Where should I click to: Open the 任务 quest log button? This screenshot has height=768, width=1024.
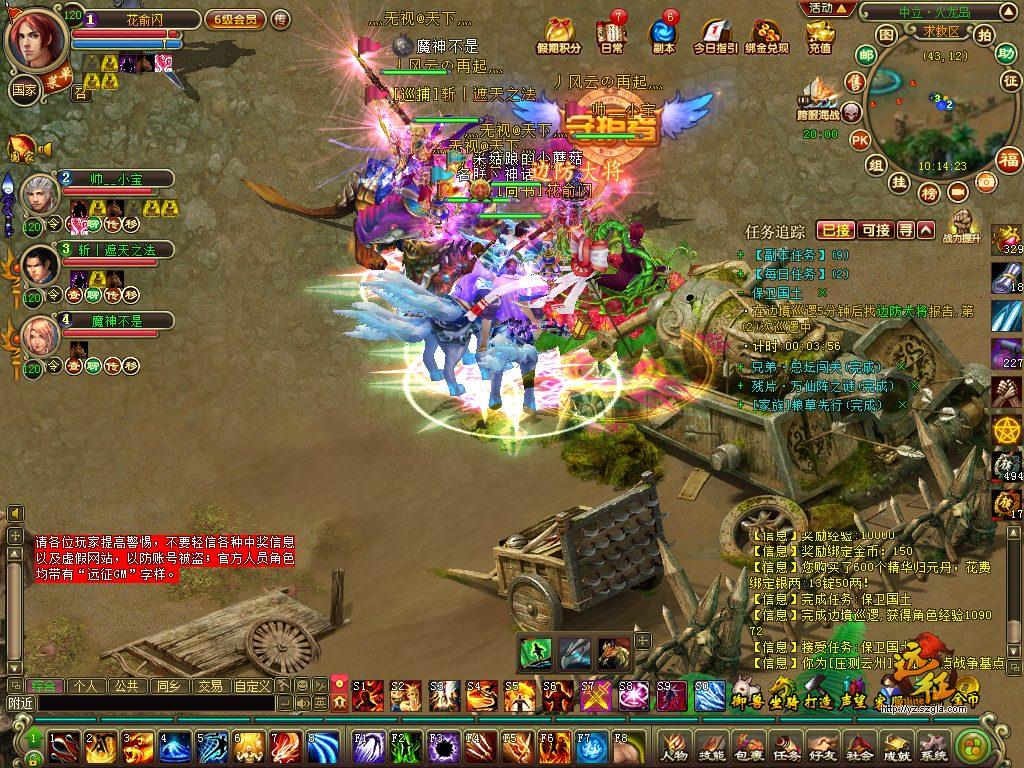coord(785,746)
